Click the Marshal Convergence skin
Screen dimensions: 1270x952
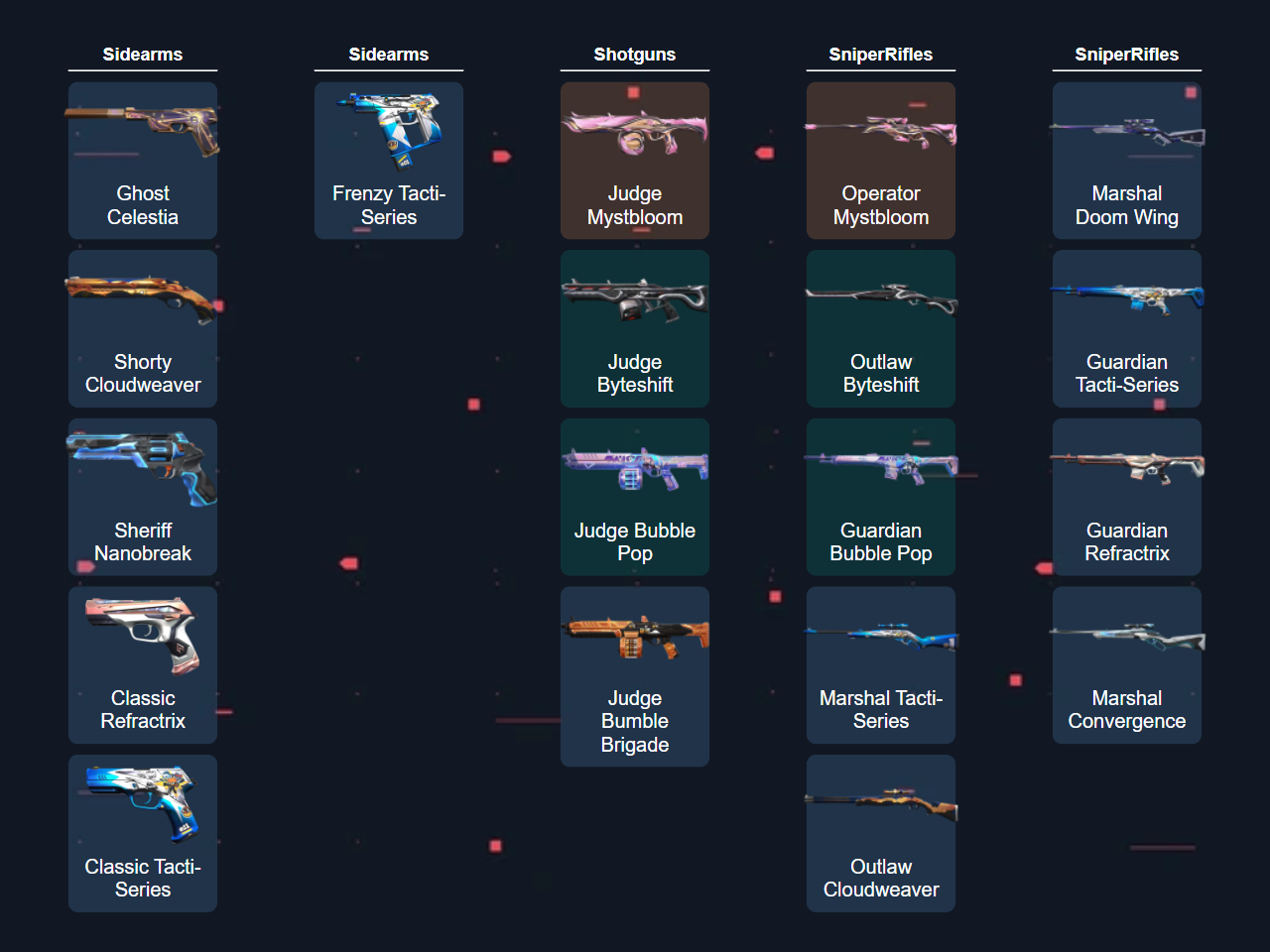pos(1127,664)
